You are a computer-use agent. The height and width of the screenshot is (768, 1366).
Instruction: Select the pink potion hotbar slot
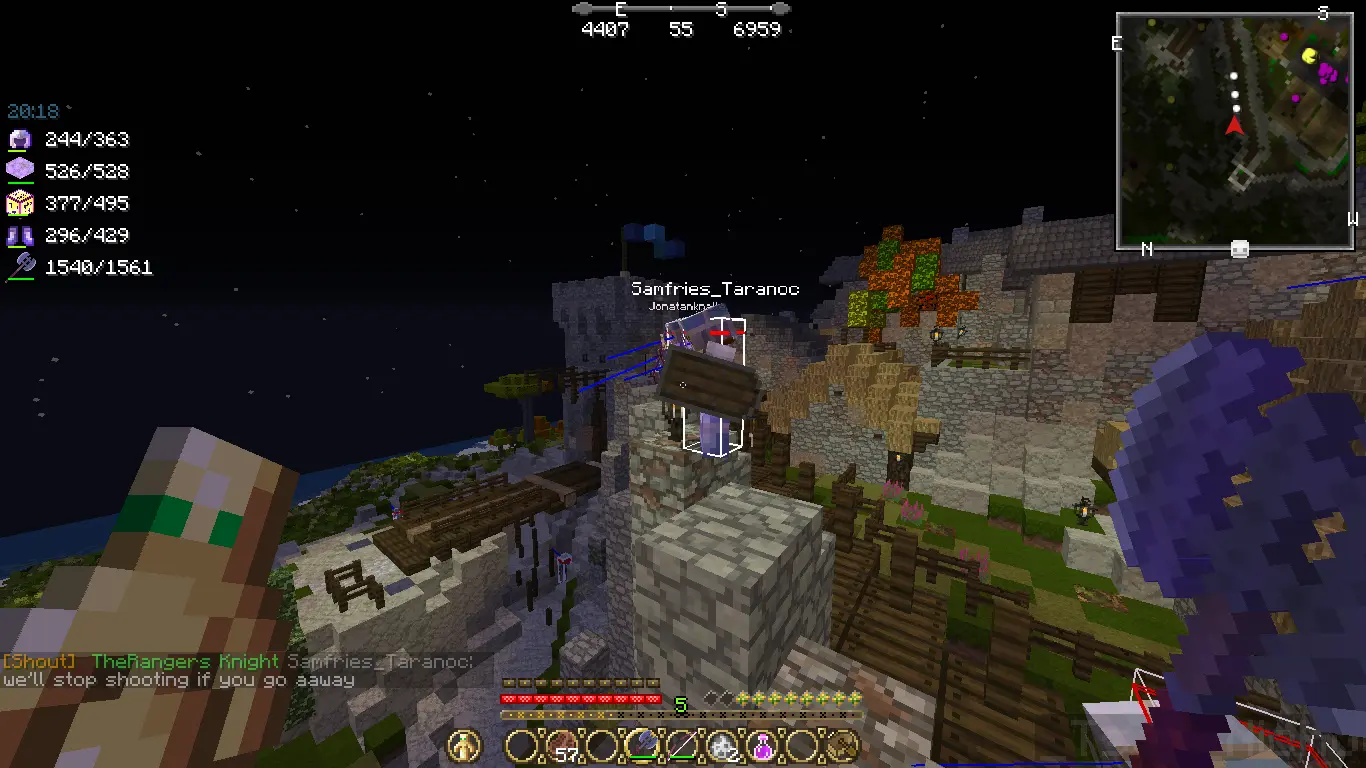(x=762, y=745)
